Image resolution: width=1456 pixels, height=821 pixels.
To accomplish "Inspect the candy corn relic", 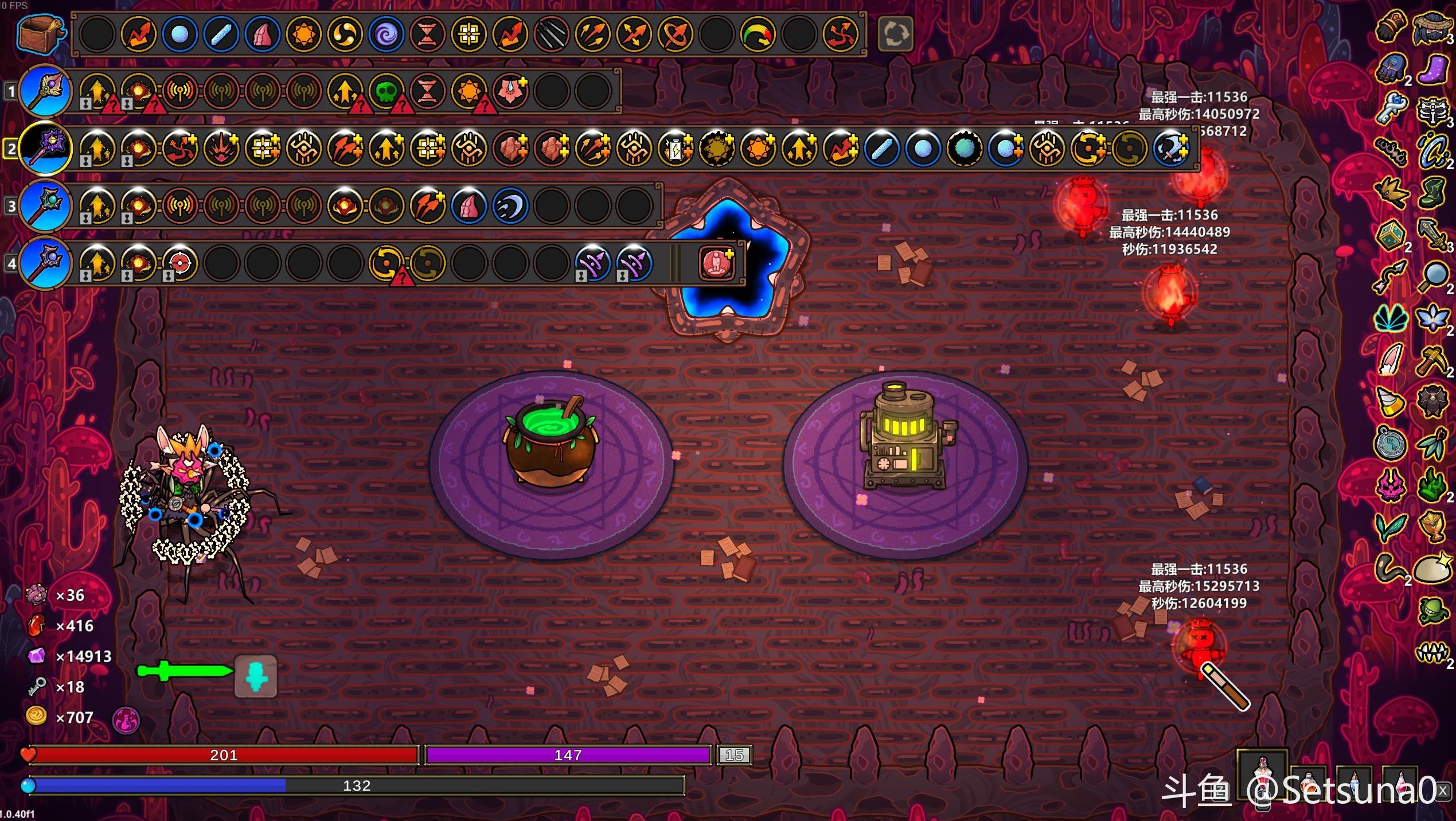I will [x=1390, y=402].
